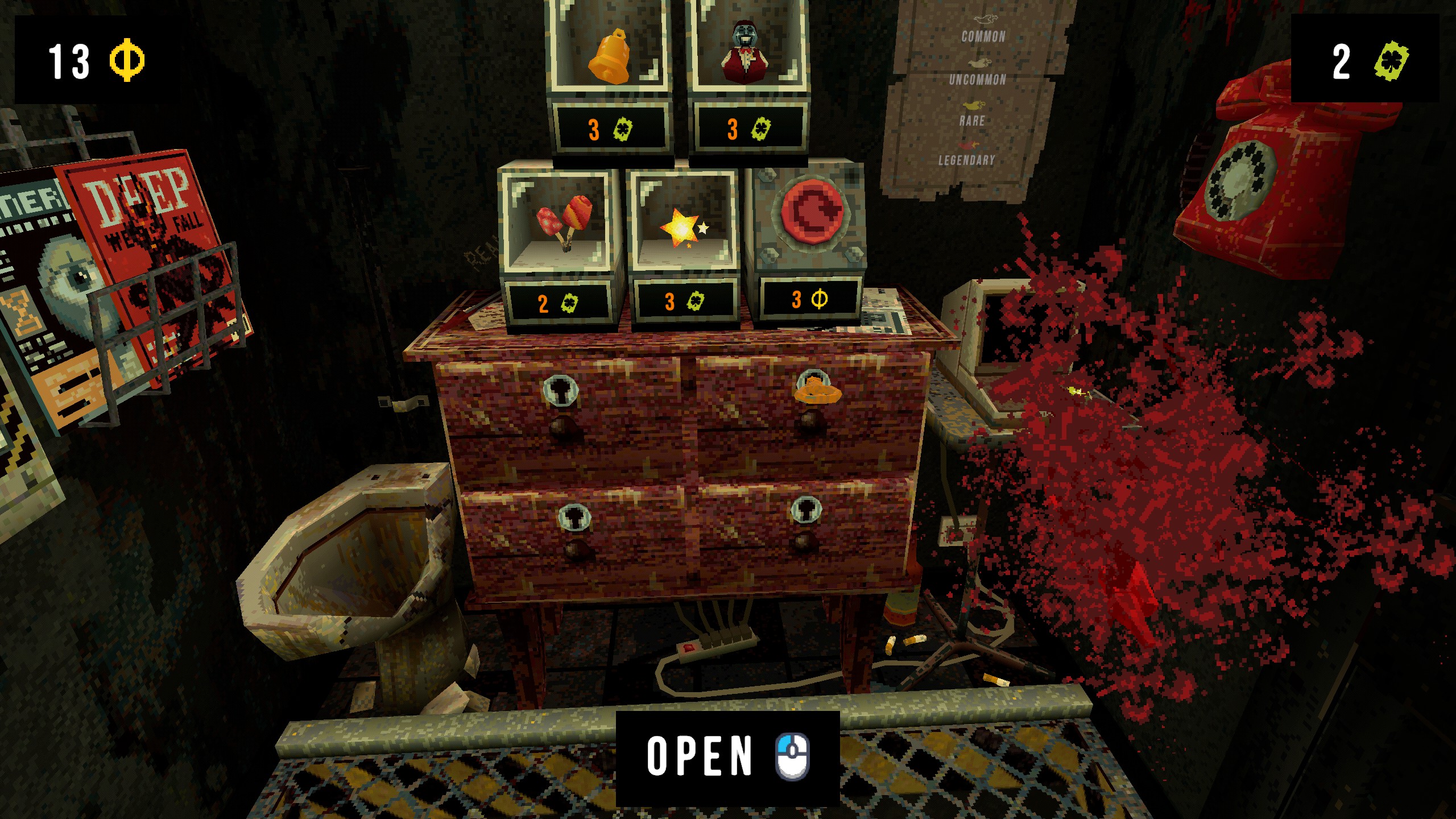The image size is (1456, 819).
Task: Pick the red mushrooms charm costing 2 tickets
Action: tap(563, 224)
